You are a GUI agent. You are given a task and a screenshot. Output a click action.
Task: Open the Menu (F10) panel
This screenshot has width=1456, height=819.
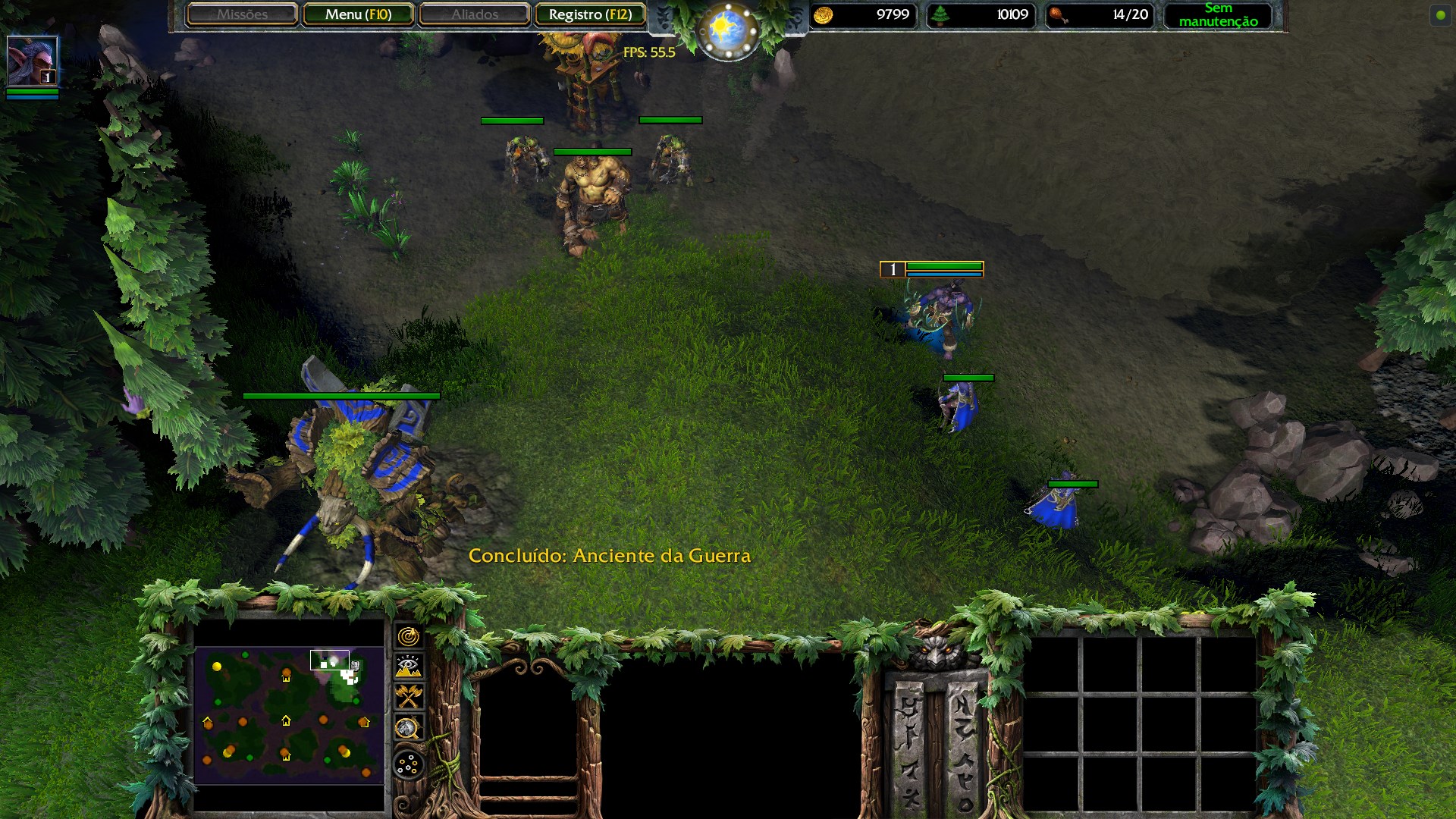pyautogui.click(x=359, y=14)
